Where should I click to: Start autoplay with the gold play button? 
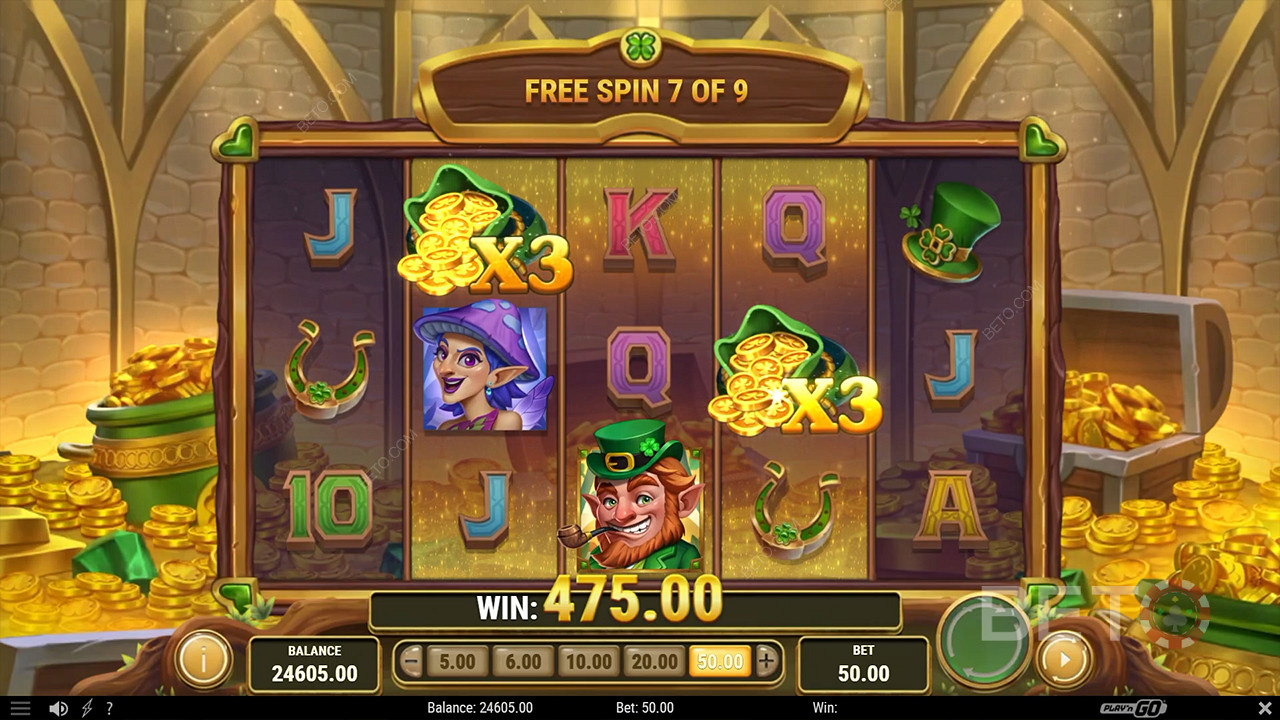(1064, 660)
